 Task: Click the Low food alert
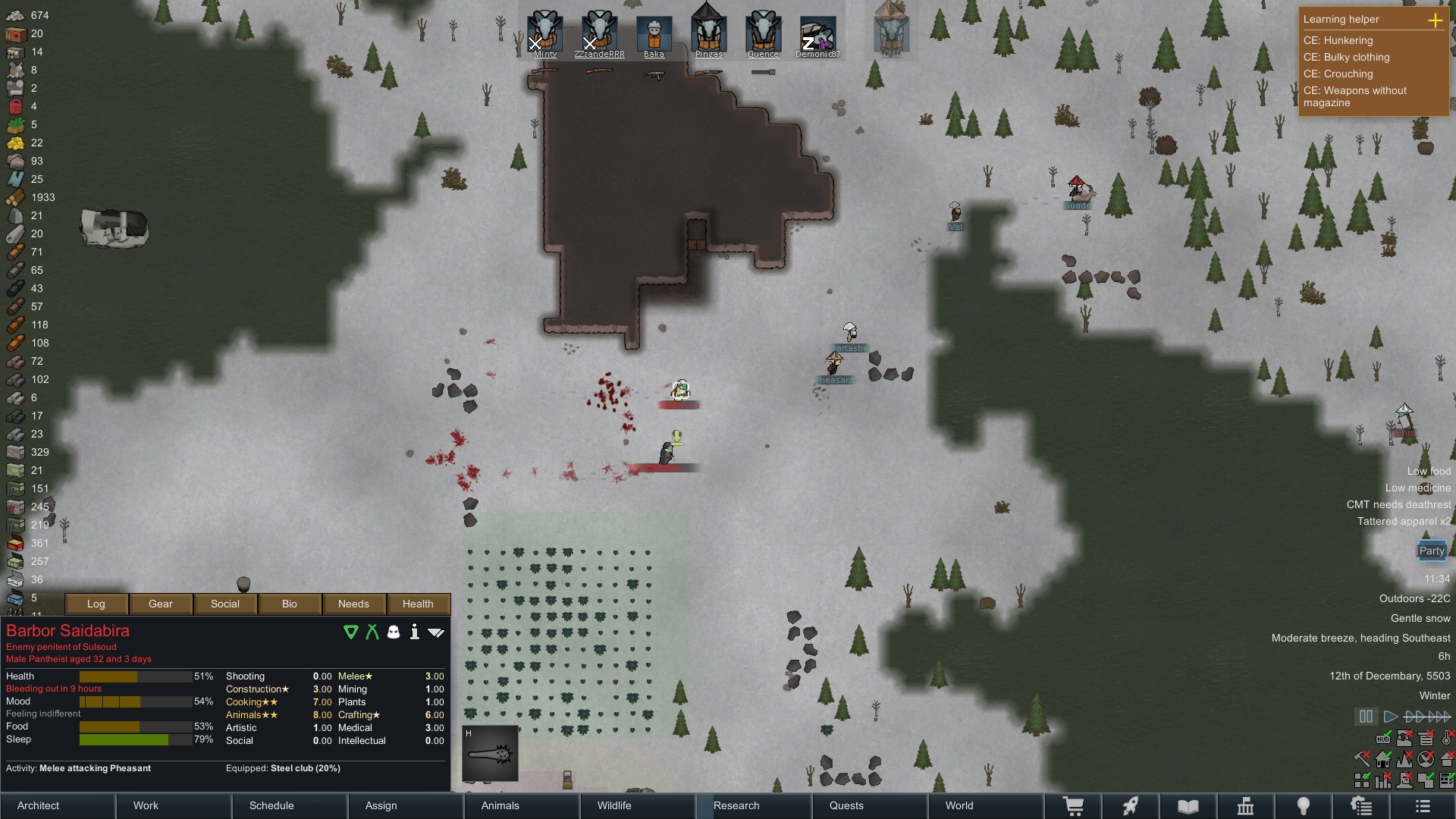click(1429, 471)
